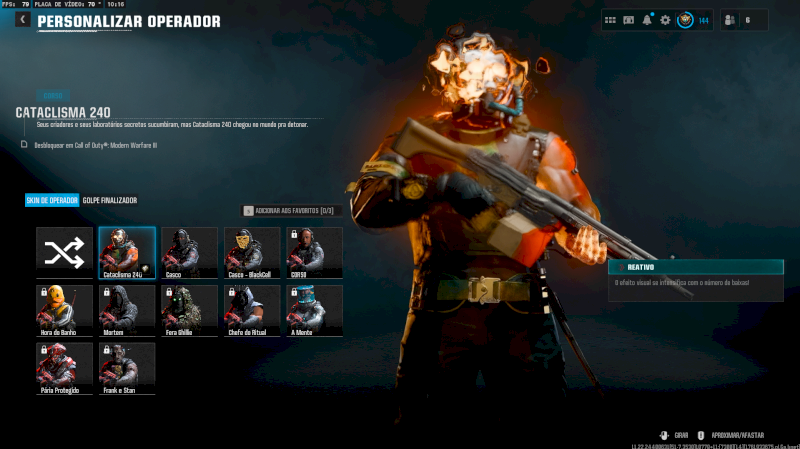The height and width of the screenshot is (449, 800).
Task: Open settings with the gear icon
Action: (x=665, y=20)
